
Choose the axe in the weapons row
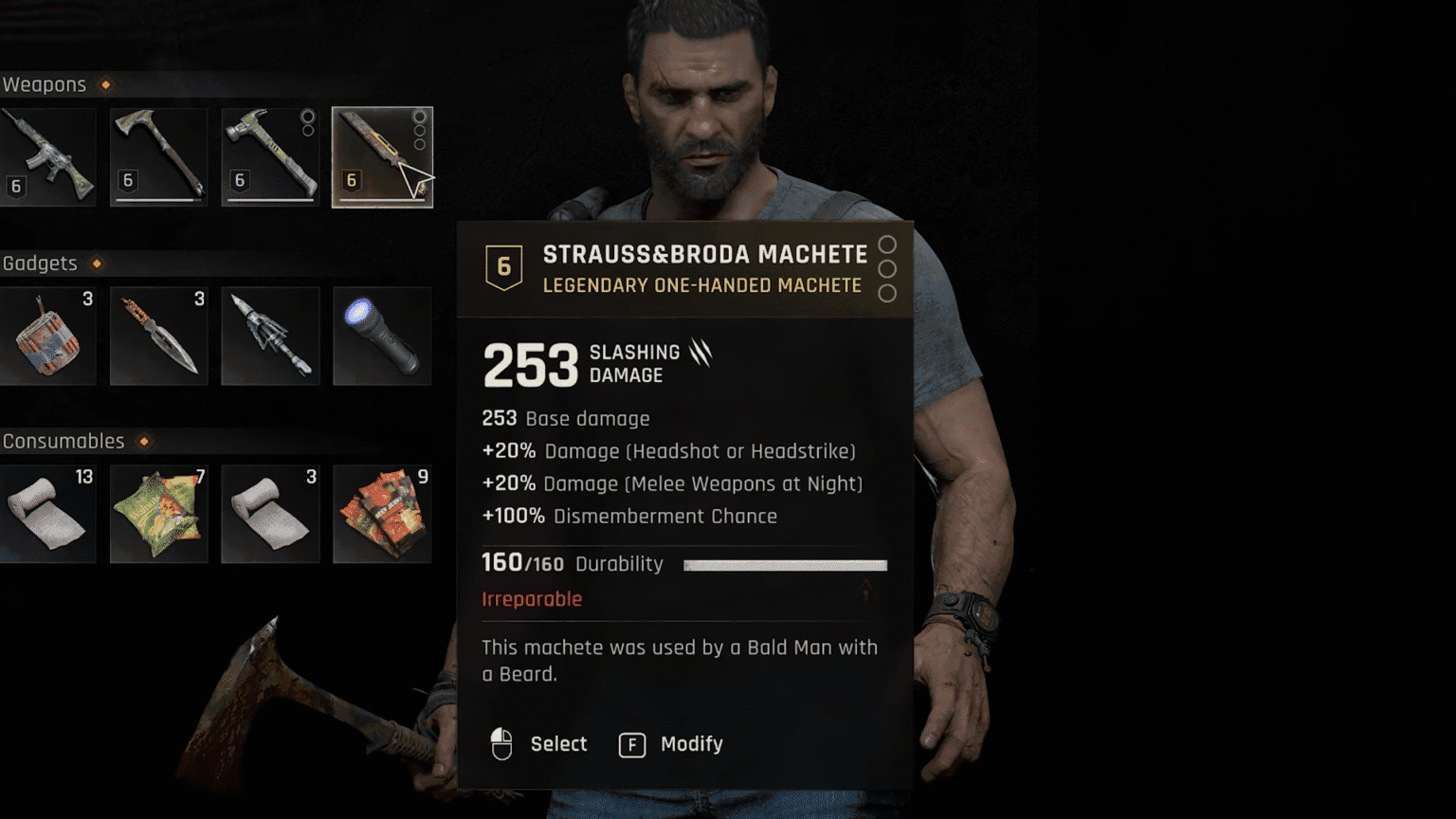[x=158, y=156]
